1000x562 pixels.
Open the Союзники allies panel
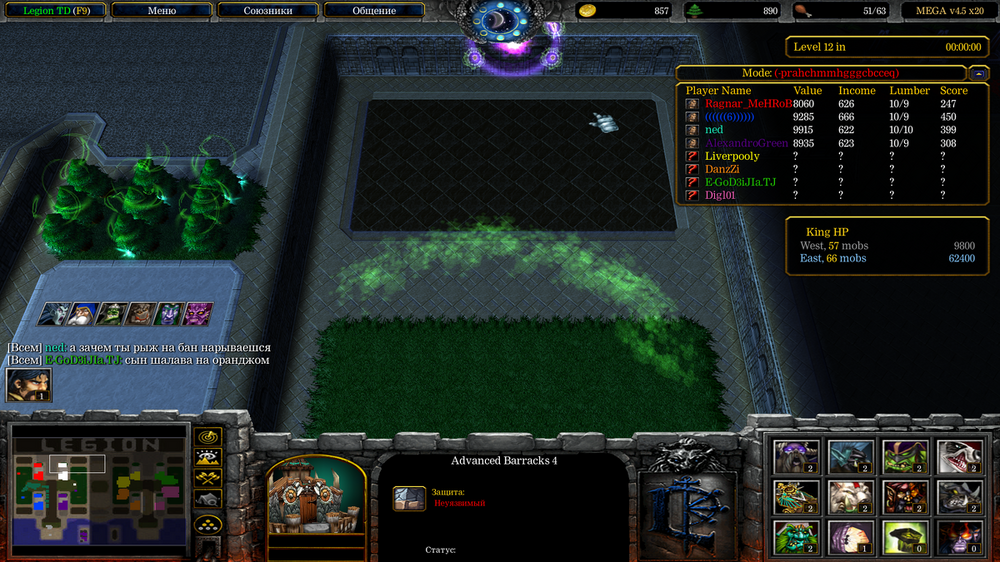268,11
